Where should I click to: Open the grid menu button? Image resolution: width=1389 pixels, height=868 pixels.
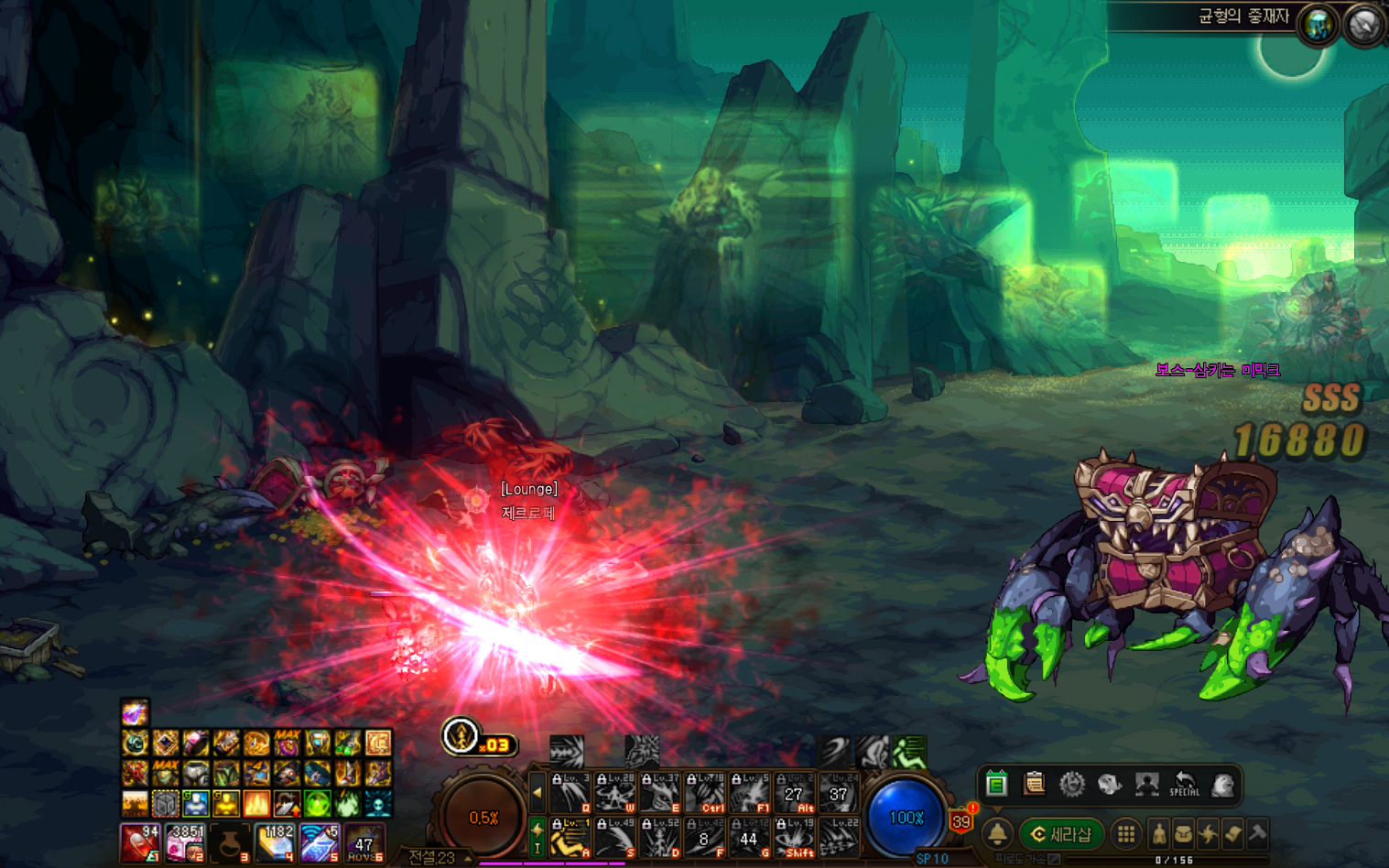point(1126,834)
